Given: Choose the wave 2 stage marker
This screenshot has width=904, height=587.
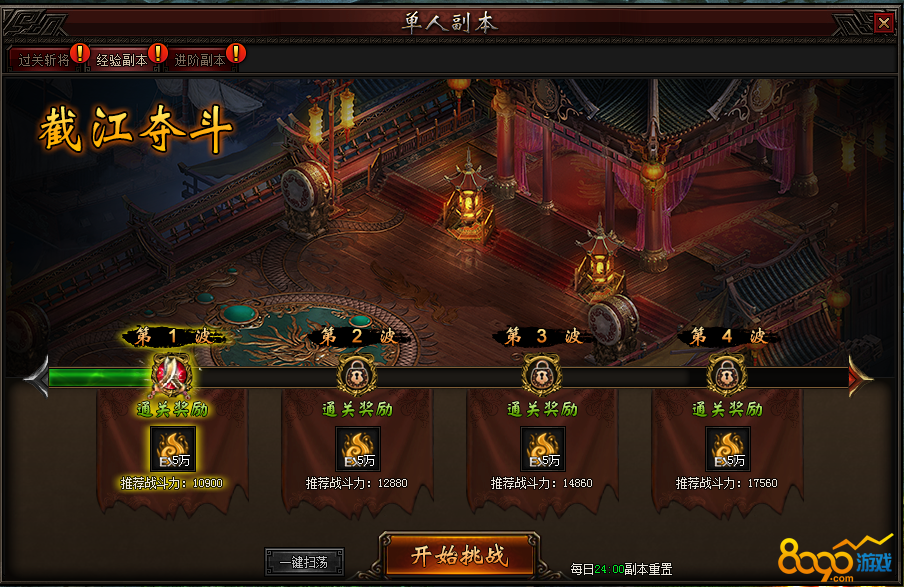Looking at the screenshot, I should point(356,377).
